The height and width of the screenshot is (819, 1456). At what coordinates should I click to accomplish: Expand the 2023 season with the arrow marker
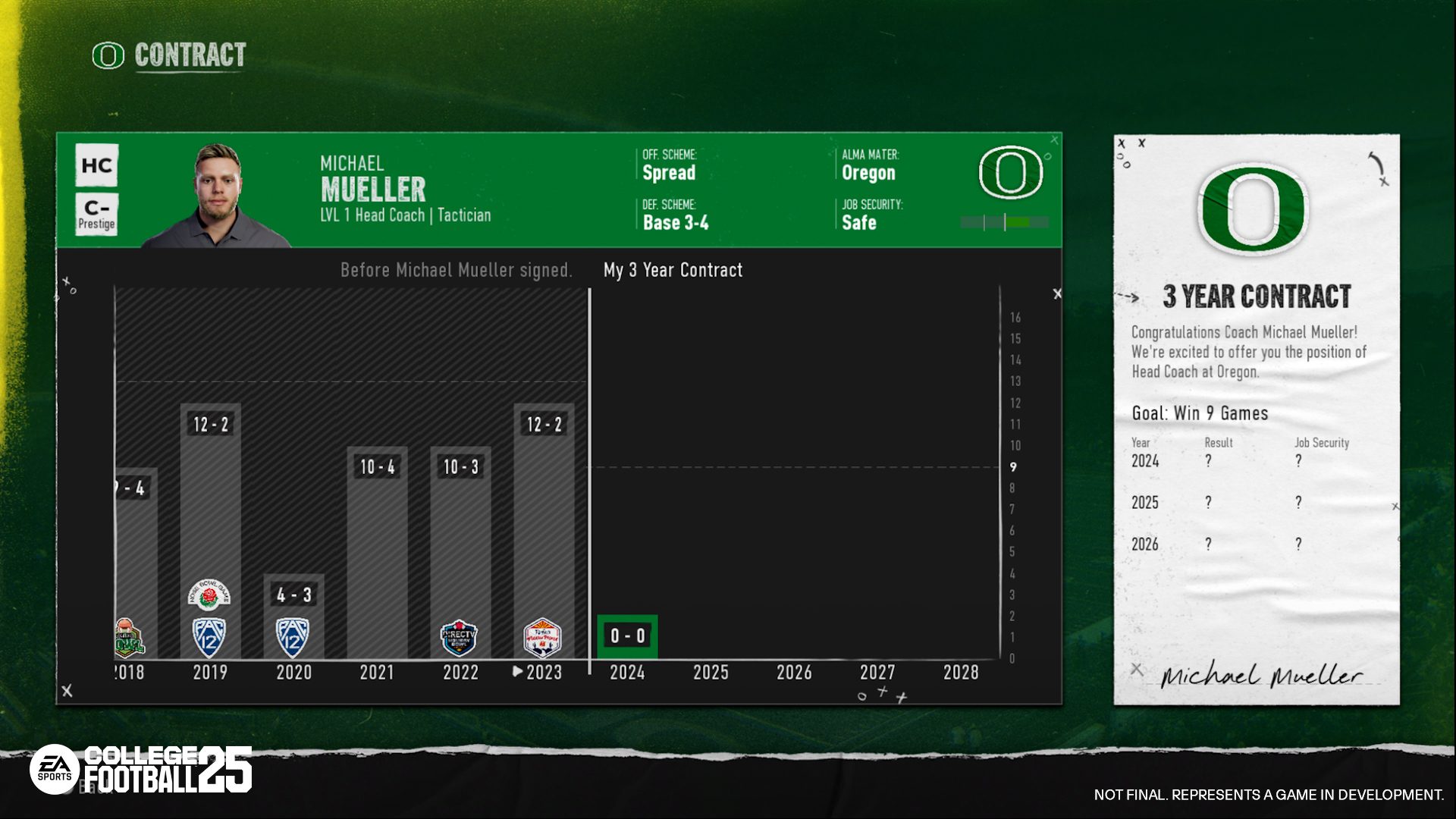pyautogui.click(x=519, y=671)
